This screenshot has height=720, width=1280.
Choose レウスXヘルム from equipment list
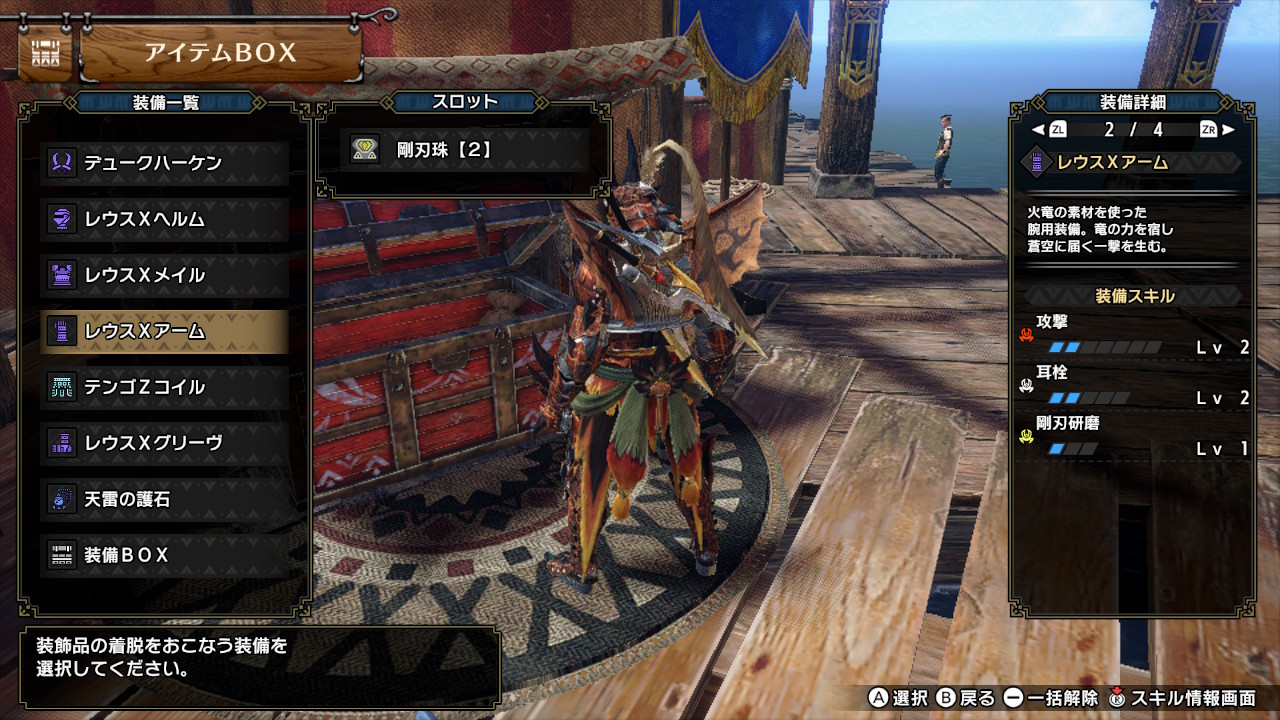click(x=165, y=219)
